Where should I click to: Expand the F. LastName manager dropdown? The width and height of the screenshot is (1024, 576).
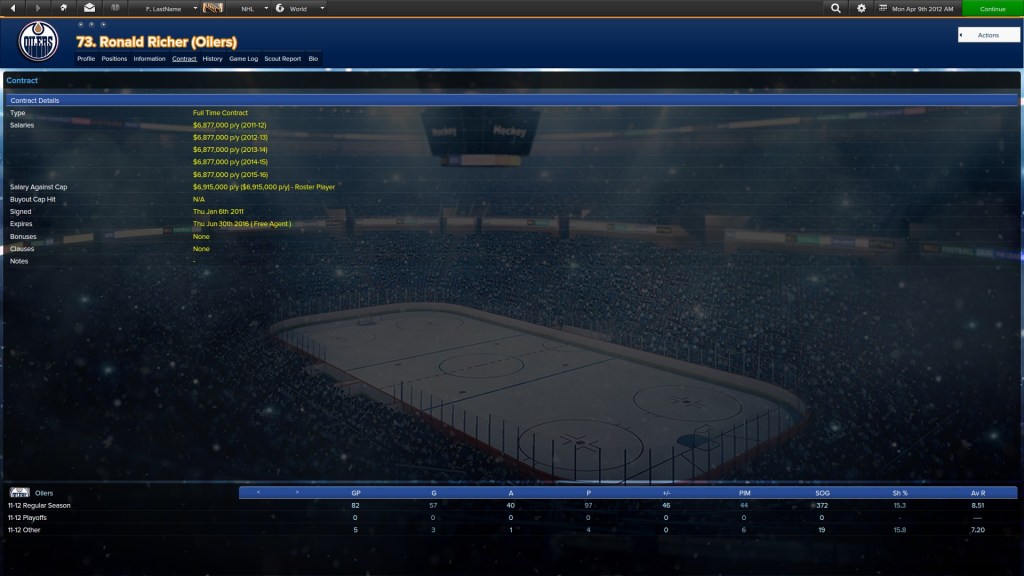pyautogui.click(x=170, y=8)
